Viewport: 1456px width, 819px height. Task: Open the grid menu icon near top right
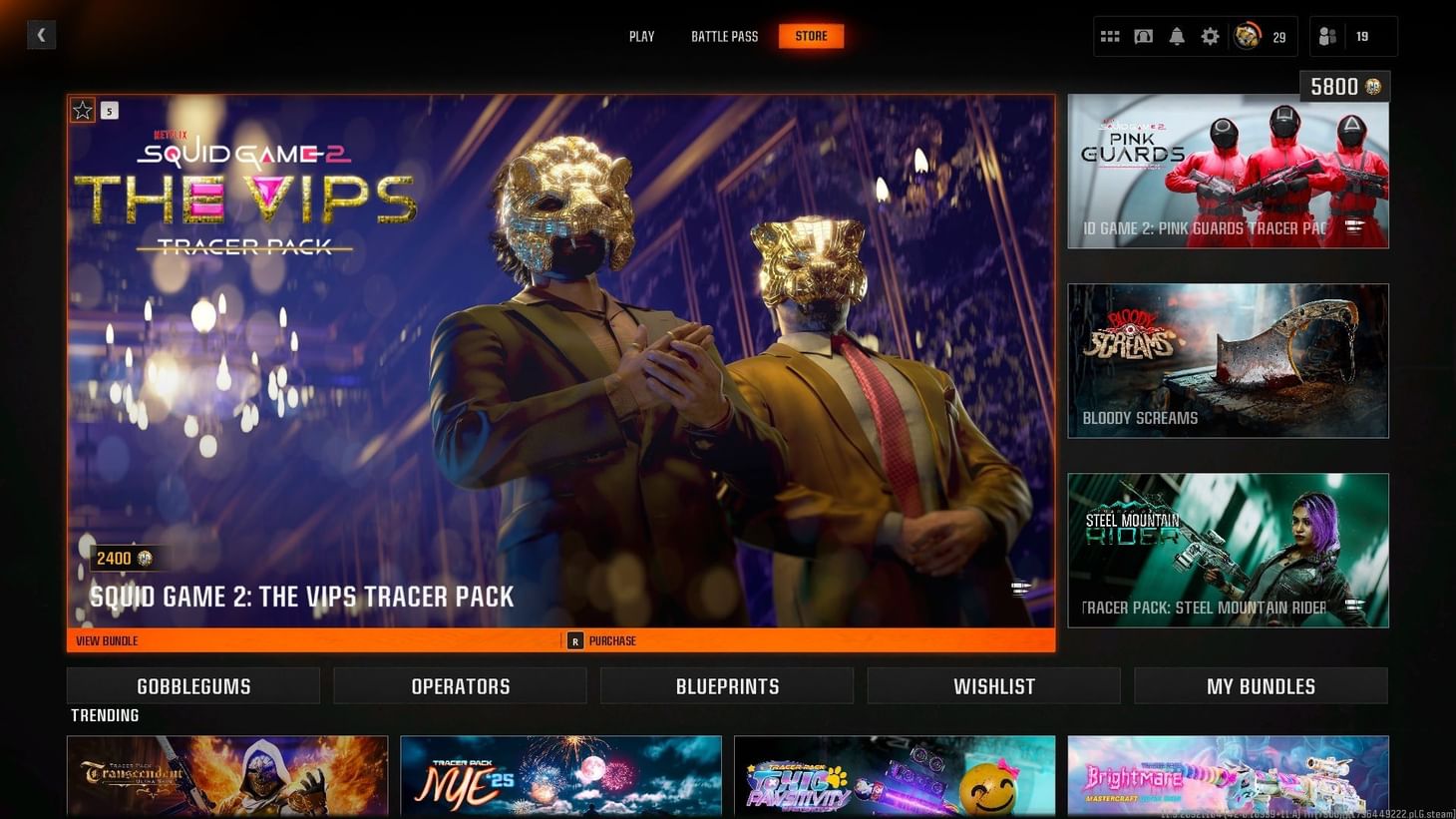click(1109, 36)
